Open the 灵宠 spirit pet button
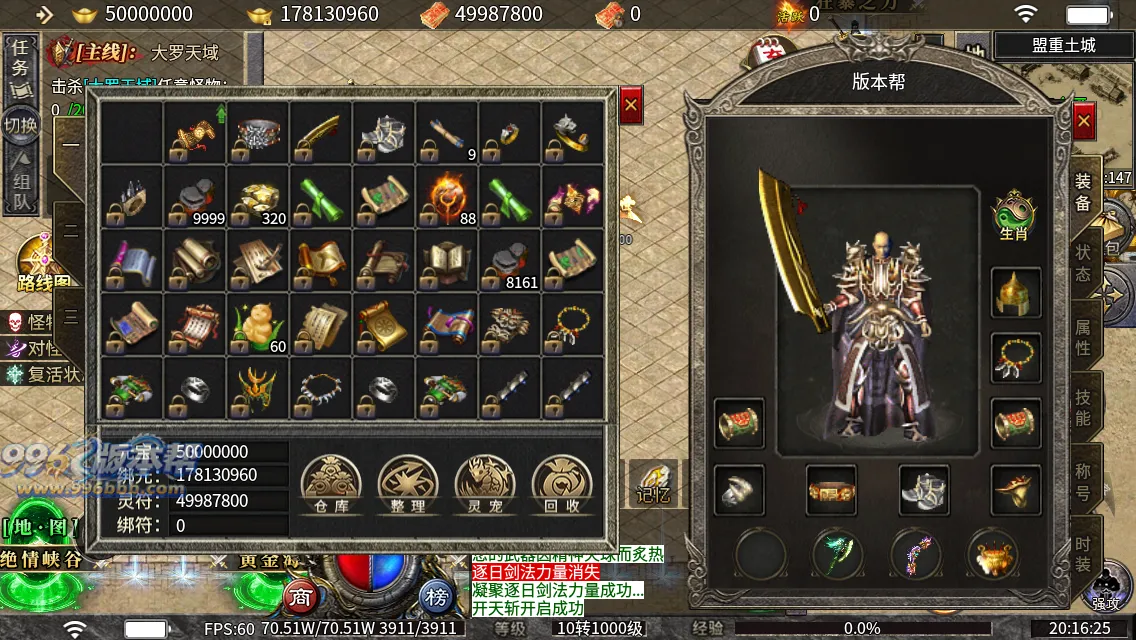Image resolution: width=1136 pixels, height=640 pixels. coord(485,485)
